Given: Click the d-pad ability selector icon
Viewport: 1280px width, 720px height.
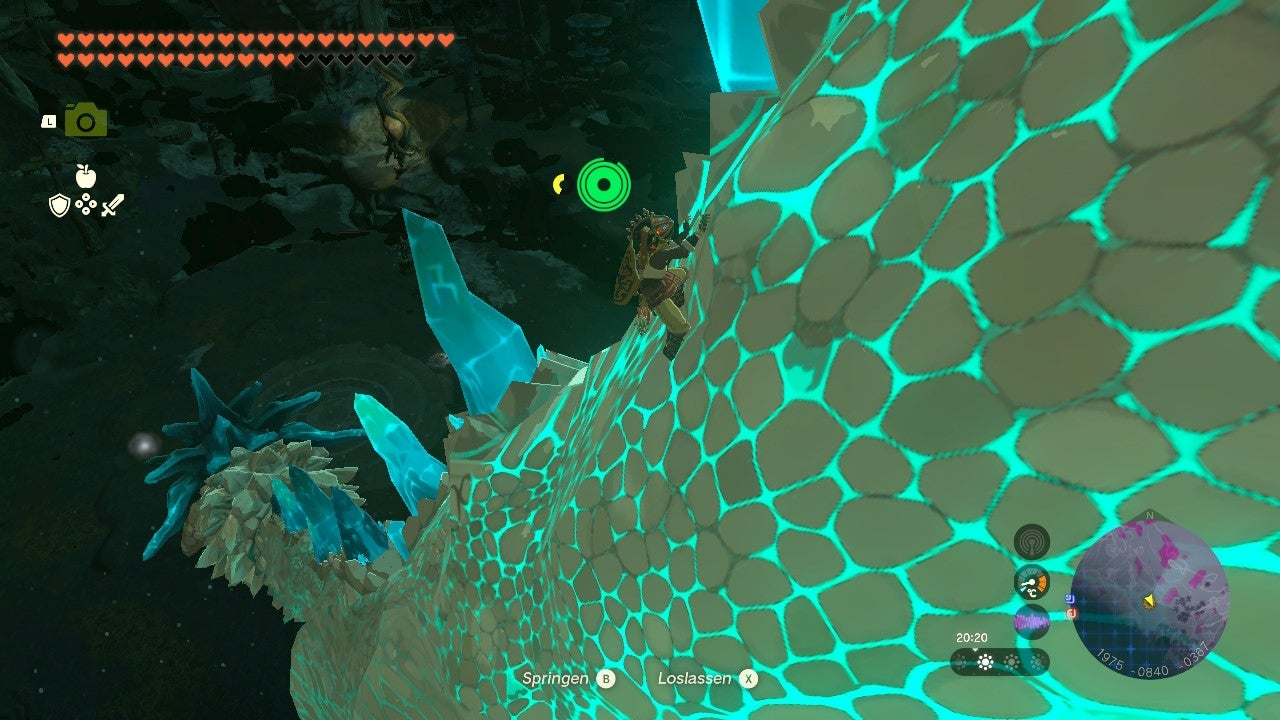Looking at the screenshot, I should (x=86, y=204).
